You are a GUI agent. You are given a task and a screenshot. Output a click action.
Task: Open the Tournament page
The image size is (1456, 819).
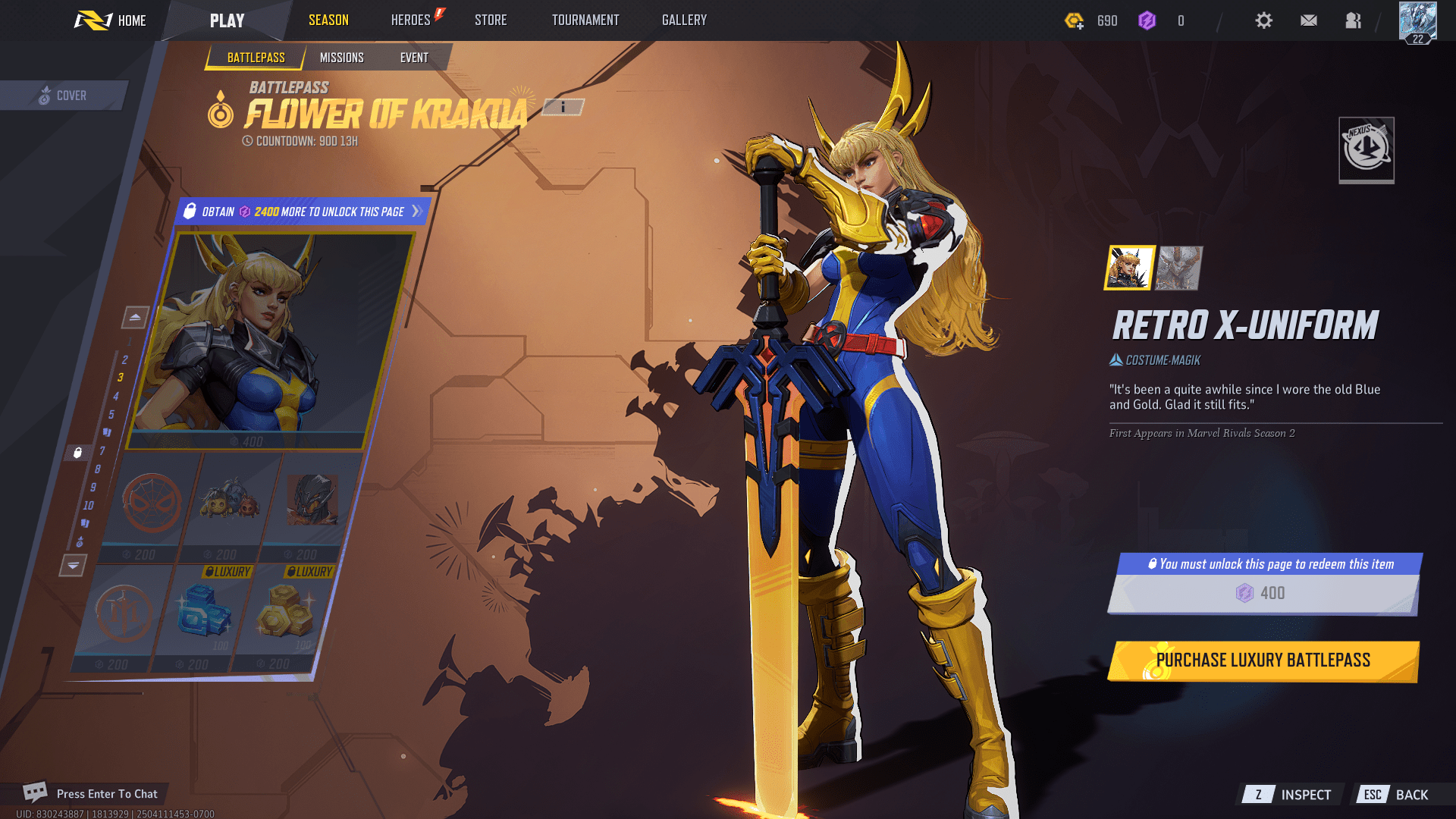(x=585, y=20)
